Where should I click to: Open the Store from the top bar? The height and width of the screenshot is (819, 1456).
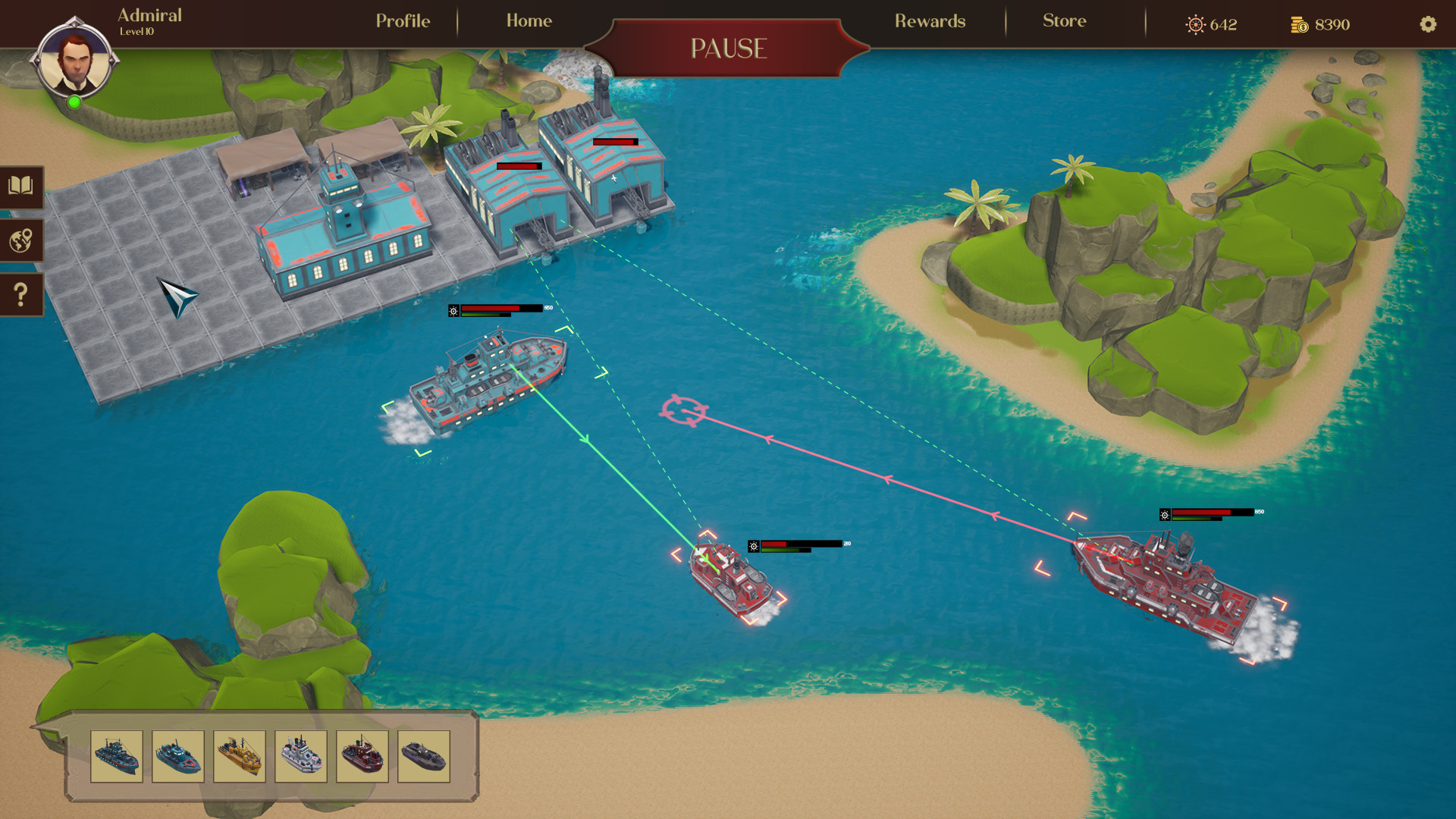[1064, 21]
